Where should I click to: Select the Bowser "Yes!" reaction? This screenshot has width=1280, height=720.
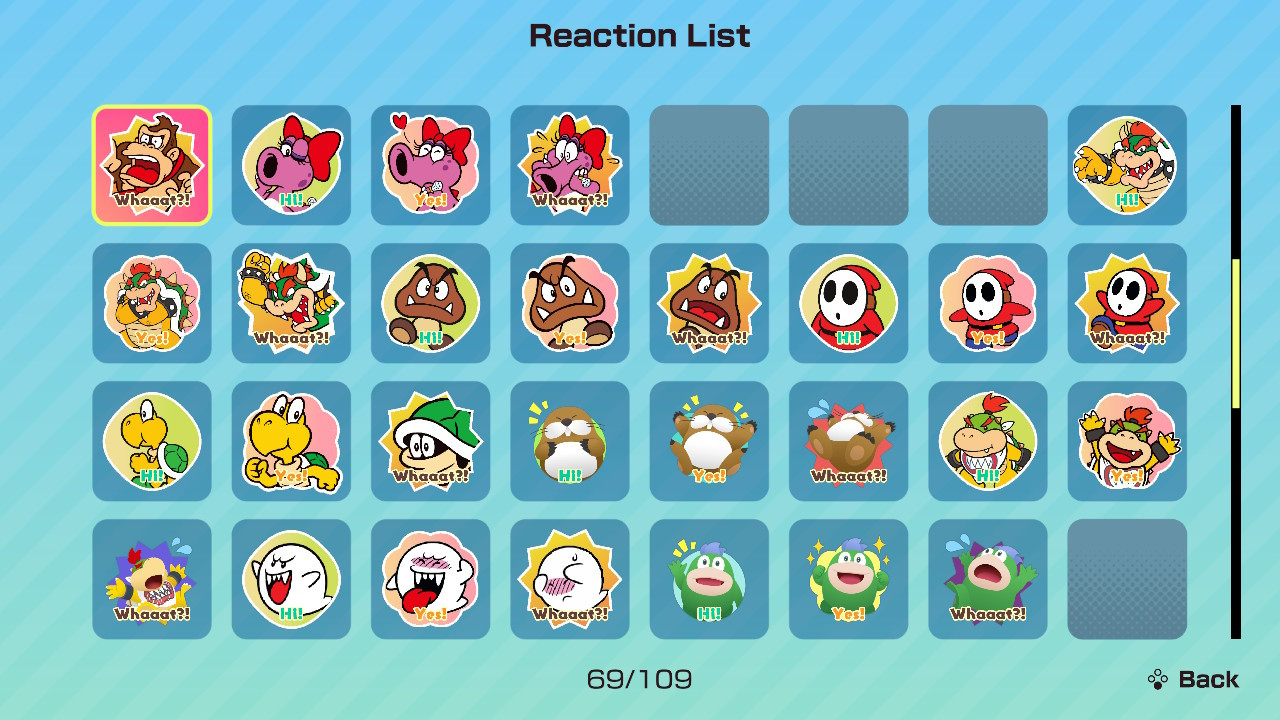[151, 302]
